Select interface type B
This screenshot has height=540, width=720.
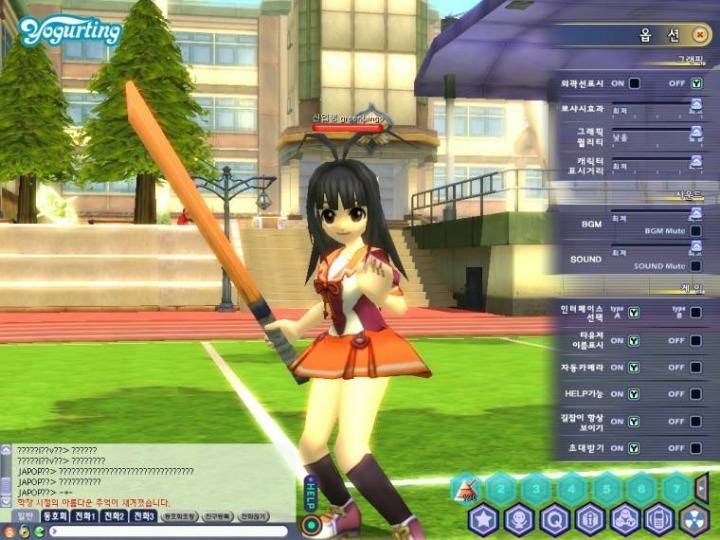pos(696,313)
